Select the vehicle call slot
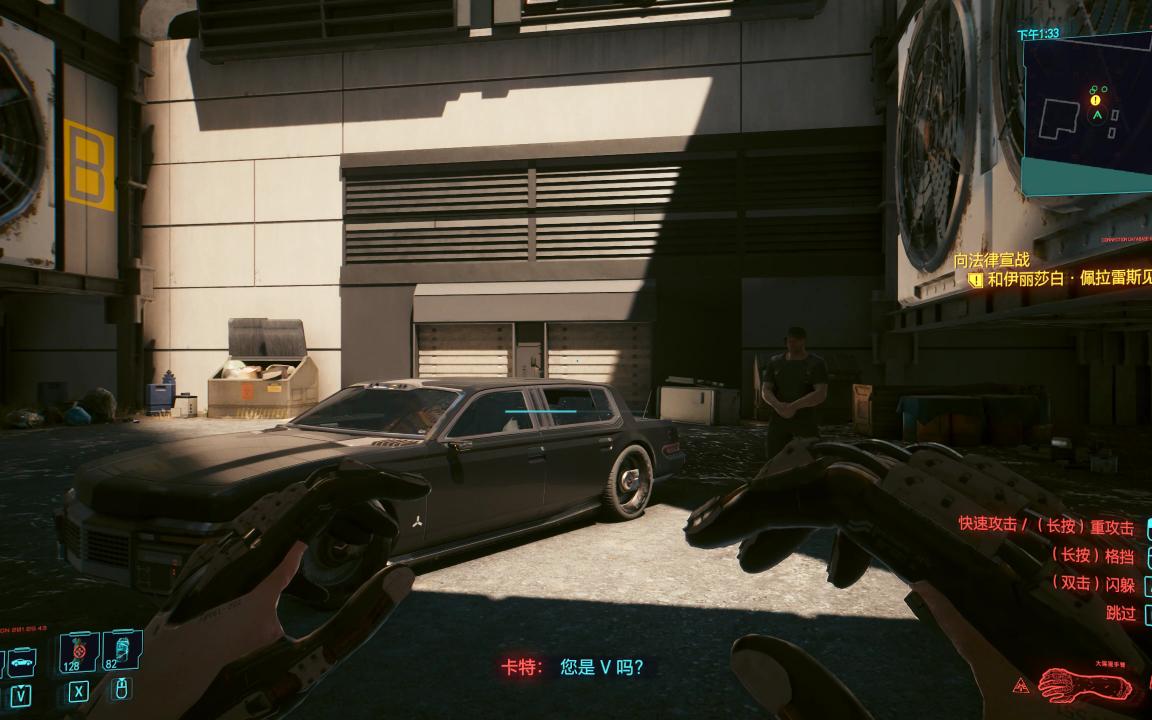 point(22,661)
